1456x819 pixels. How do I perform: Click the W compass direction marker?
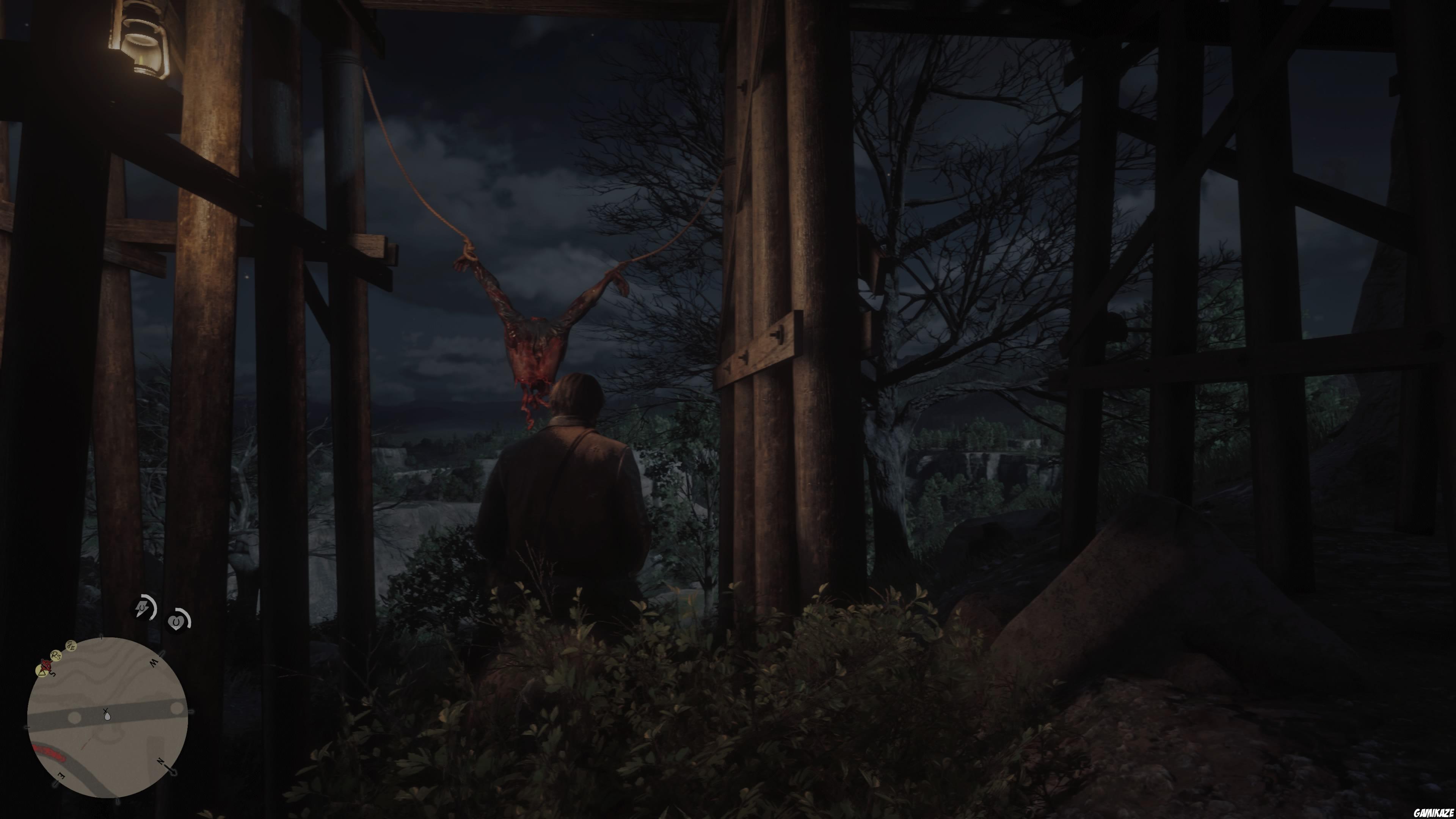coord(154,662)
